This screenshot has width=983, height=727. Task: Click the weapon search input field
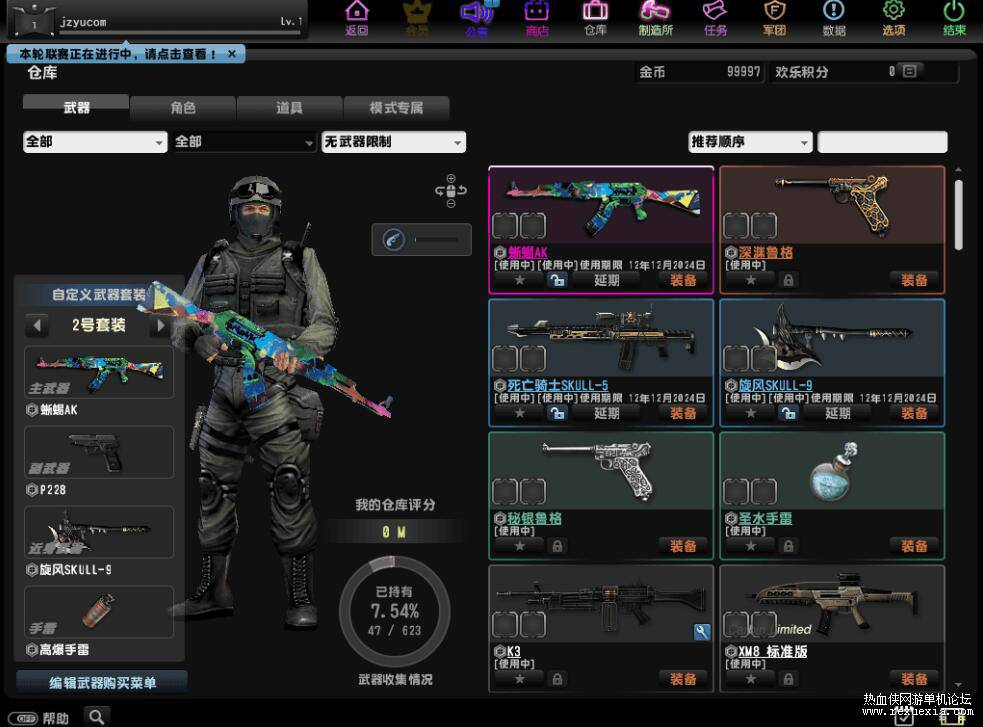(882, 142)
